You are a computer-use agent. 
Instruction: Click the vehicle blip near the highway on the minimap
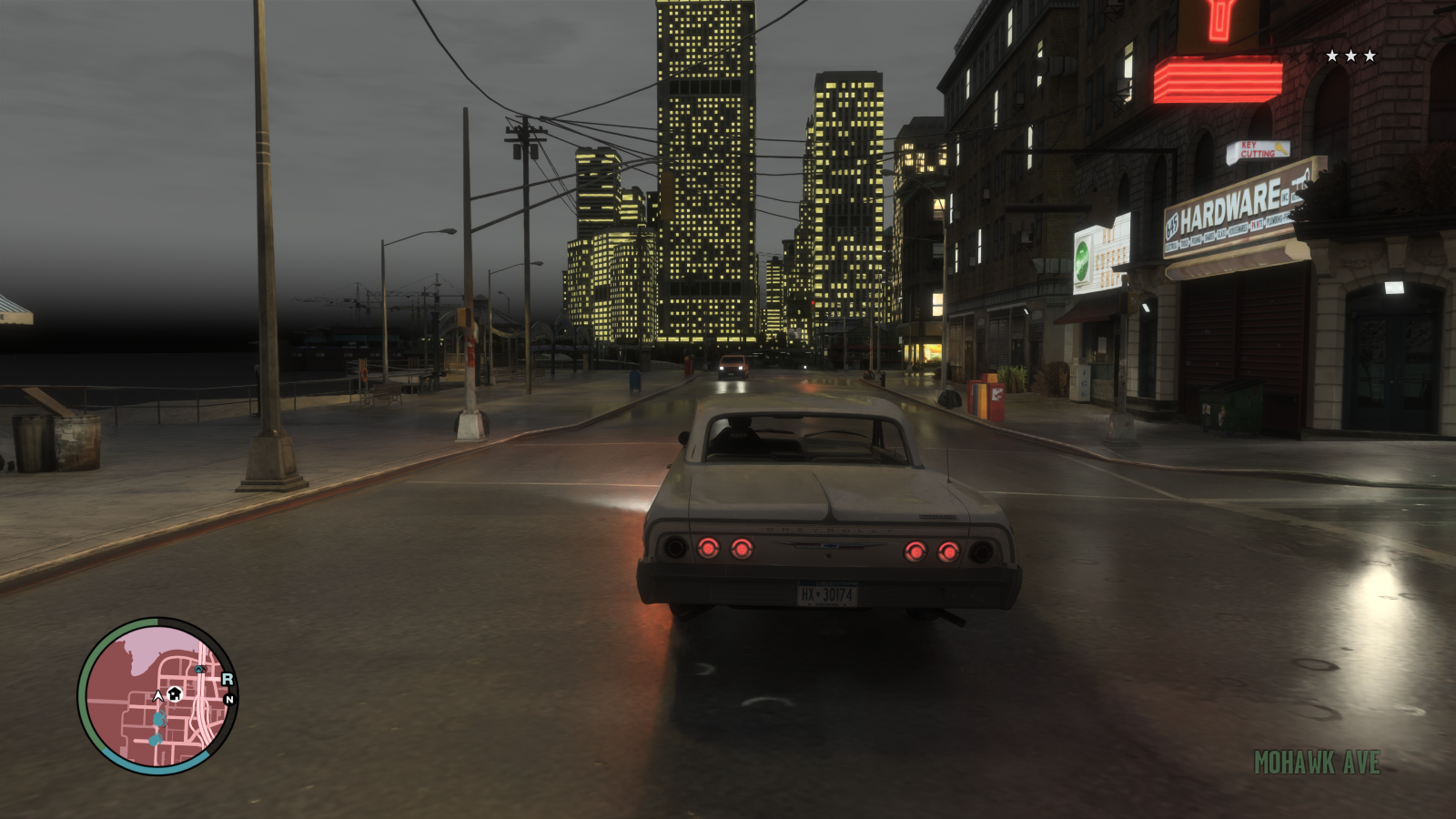click(199, 669)
